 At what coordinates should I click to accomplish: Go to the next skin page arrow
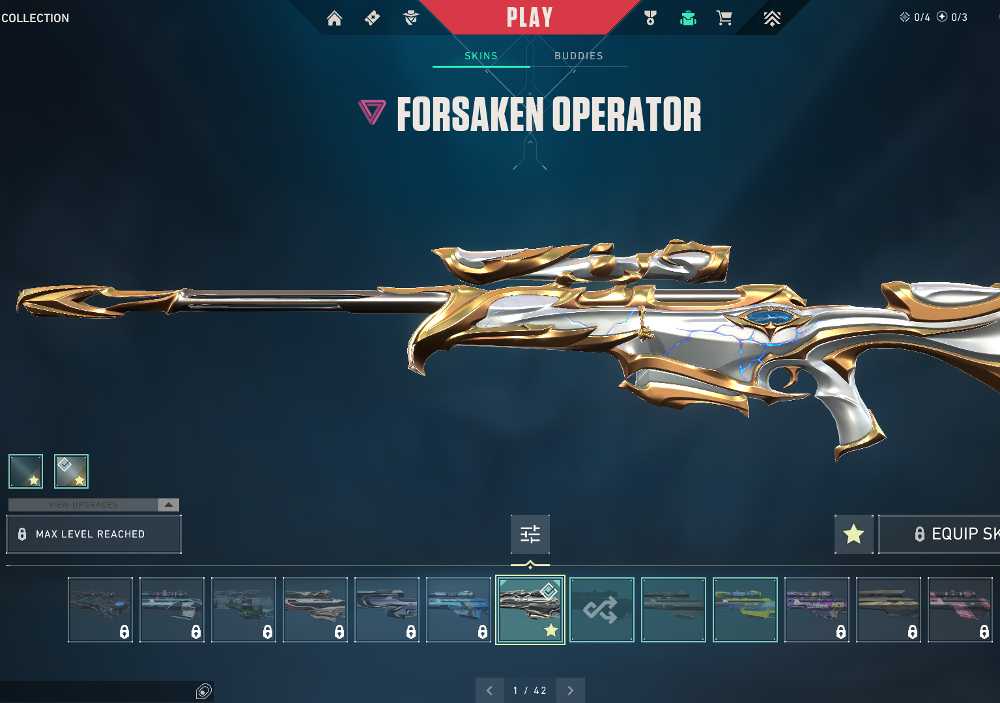[570, 690]
